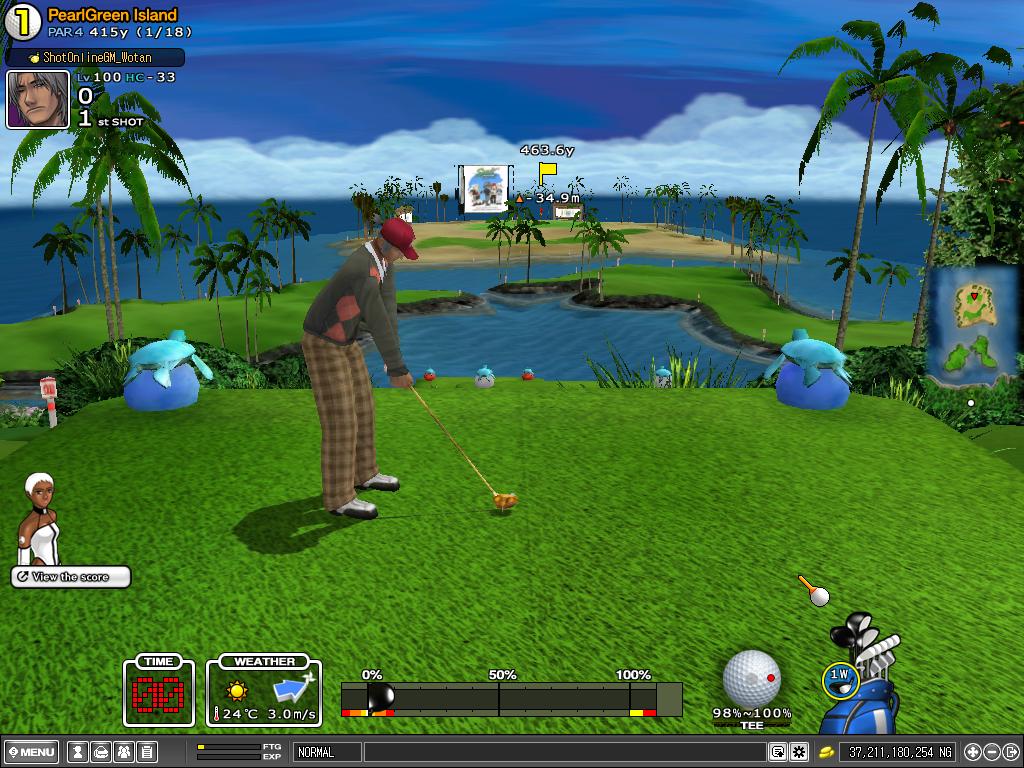Open the three-person group icon

click(x=123, y=752)
